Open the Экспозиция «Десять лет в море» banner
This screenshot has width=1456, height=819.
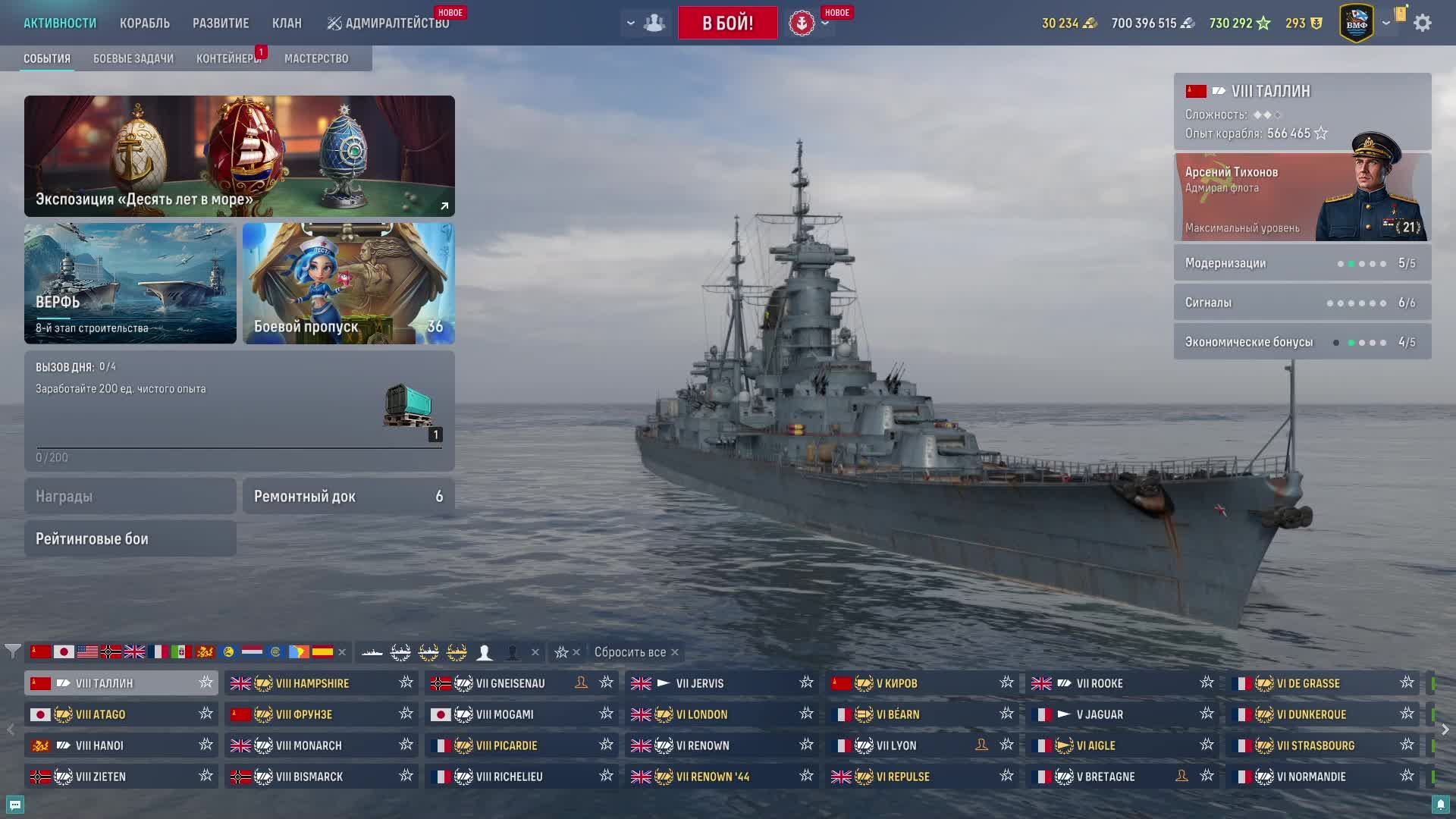point(240,156)
